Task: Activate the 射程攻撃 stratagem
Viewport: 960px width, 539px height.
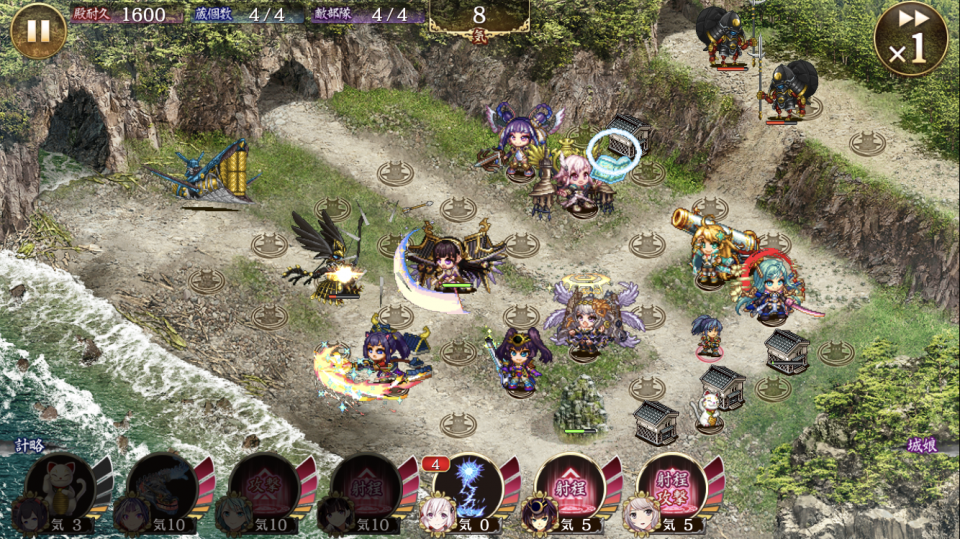Action: (x=671, y=485)
